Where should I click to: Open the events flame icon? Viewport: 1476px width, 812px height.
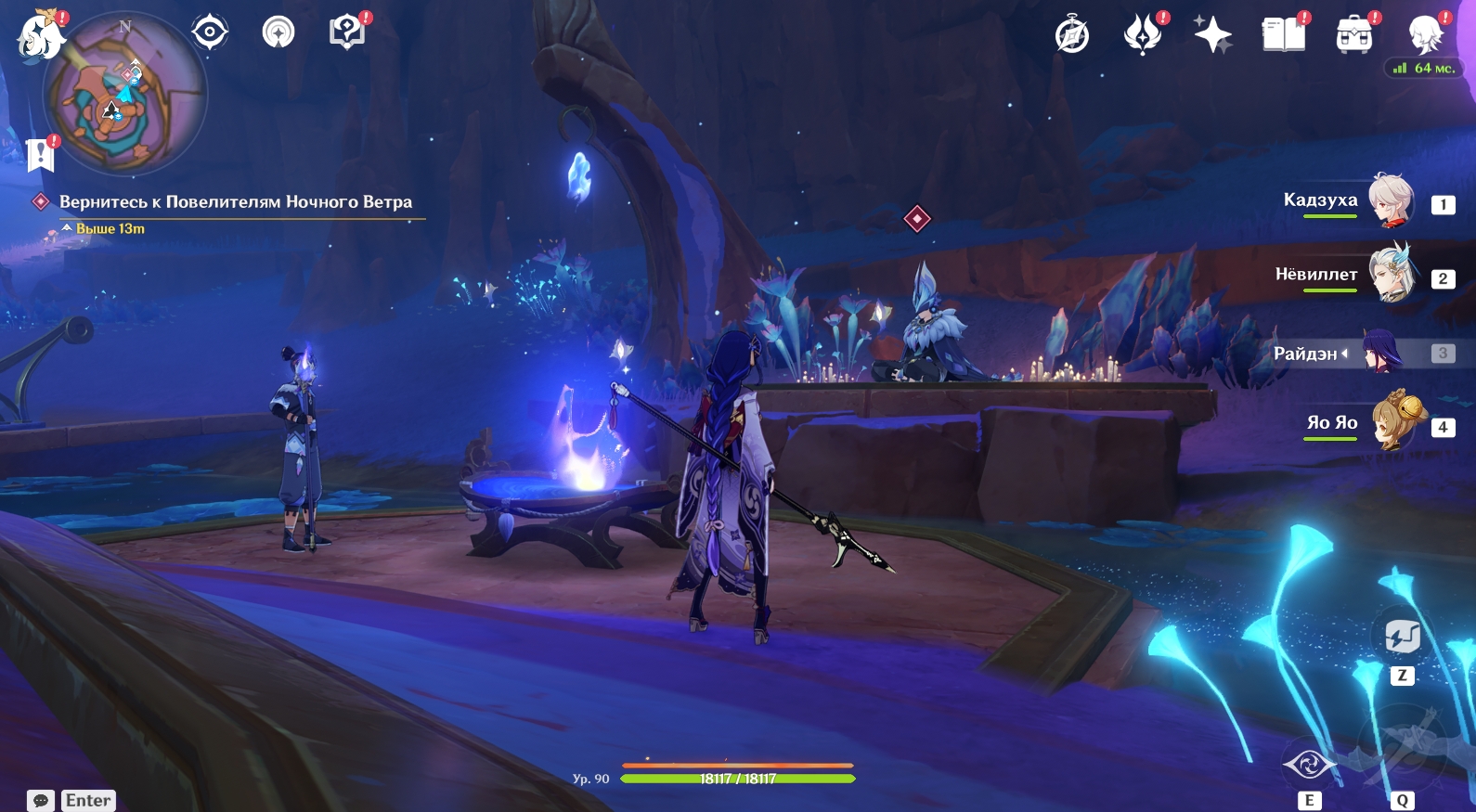1142,35
